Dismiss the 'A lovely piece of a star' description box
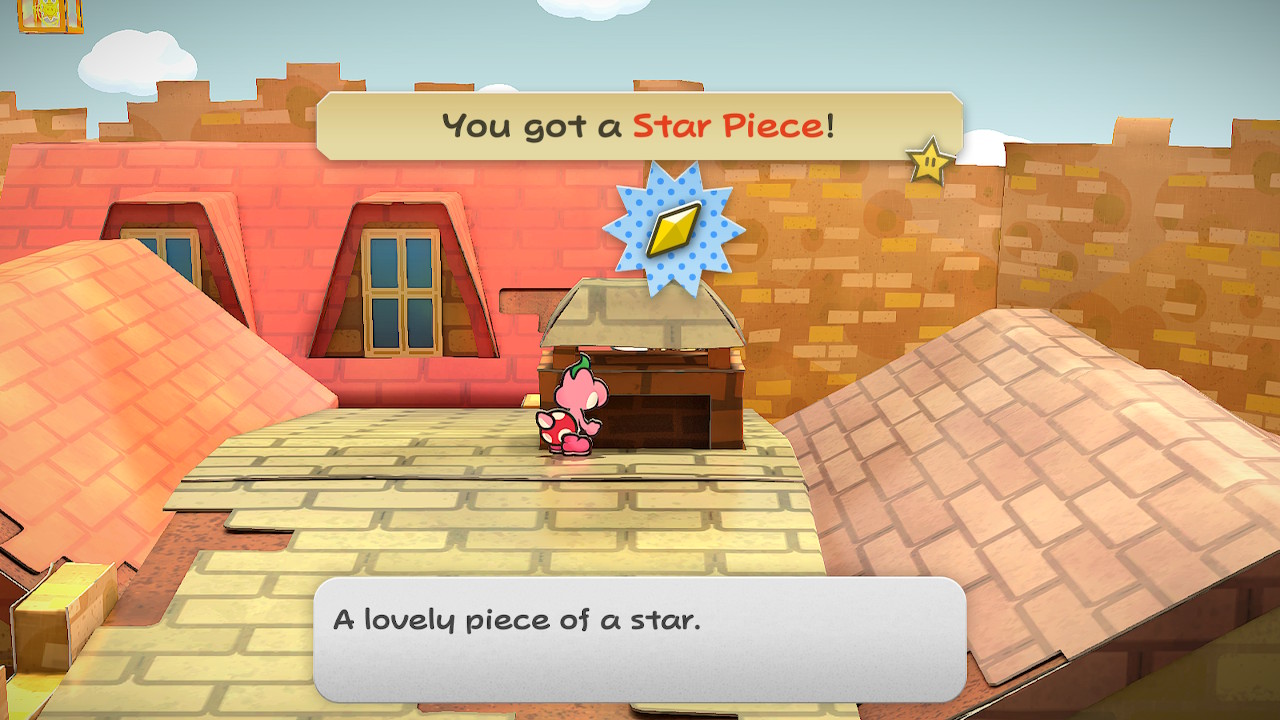Screen dimensions: 1280x720 [639, 639]
